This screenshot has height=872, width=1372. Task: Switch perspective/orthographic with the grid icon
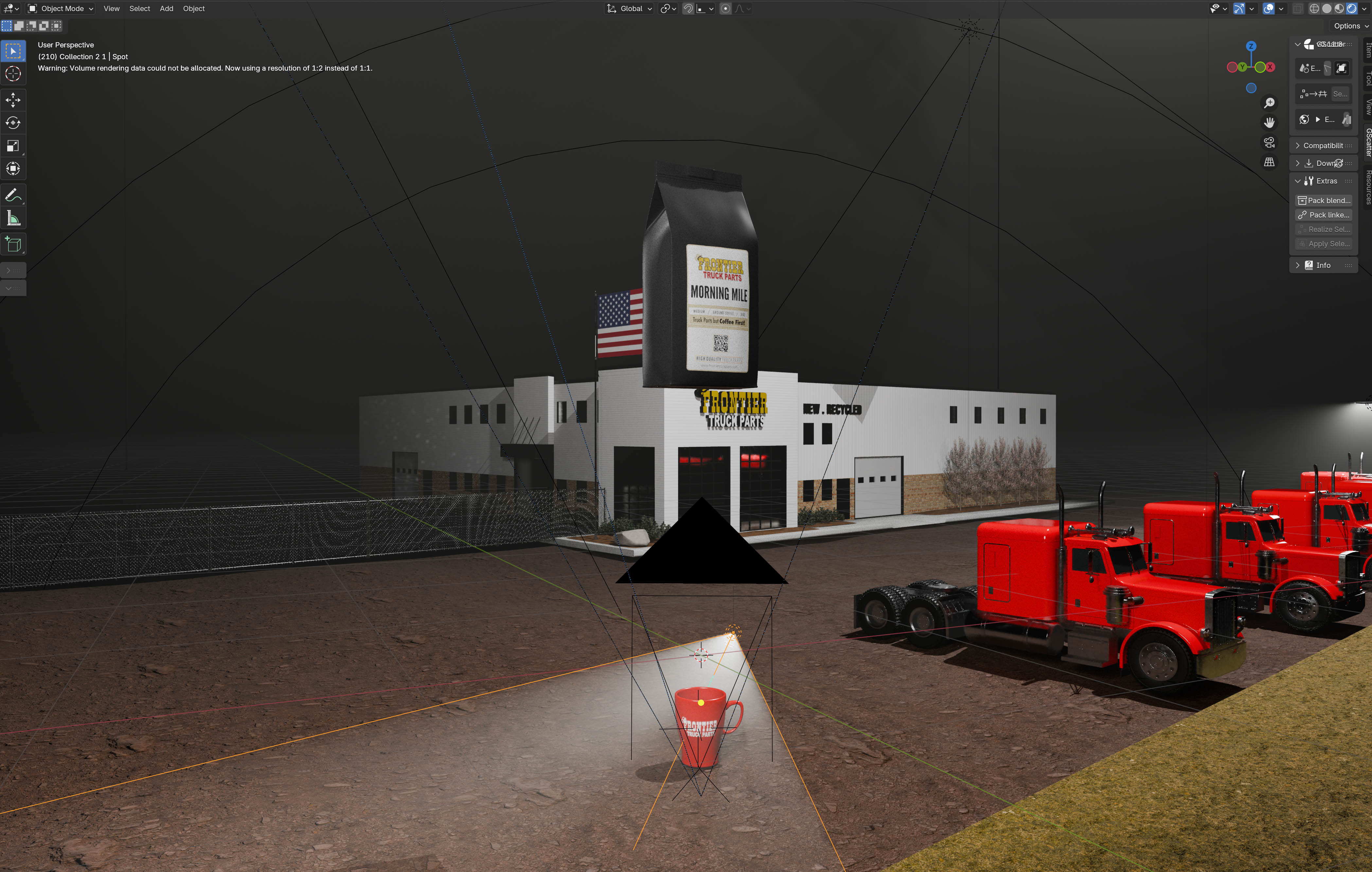[x=1269, y=162]
